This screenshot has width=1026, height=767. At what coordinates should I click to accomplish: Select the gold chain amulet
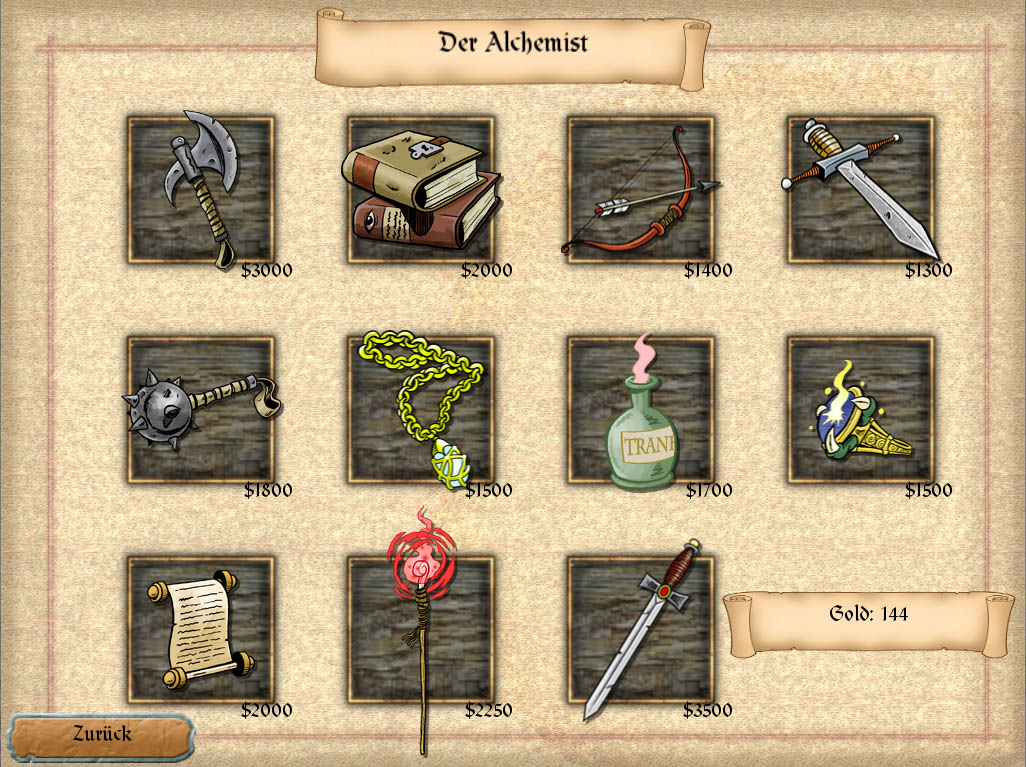tap(421, 410)
